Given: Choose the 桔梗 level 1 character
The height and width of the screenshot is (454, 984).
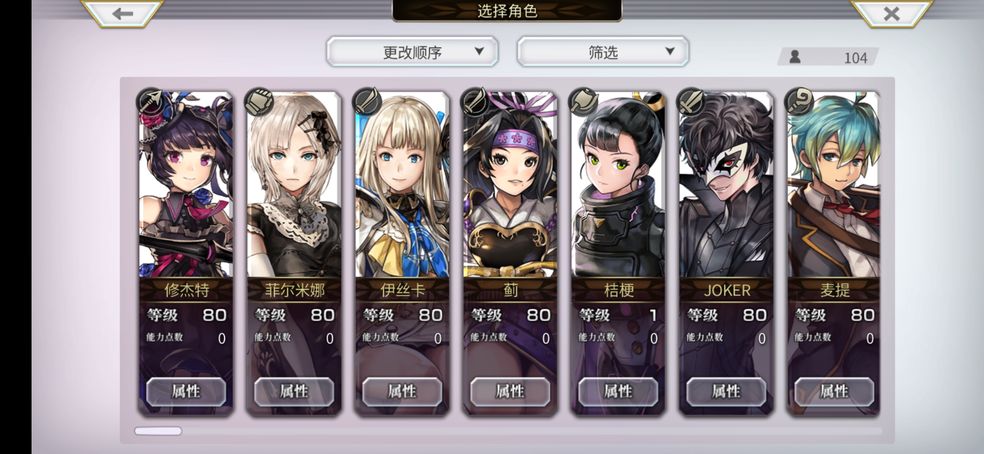Looking at the screenshot, I should tap(617, 190).
